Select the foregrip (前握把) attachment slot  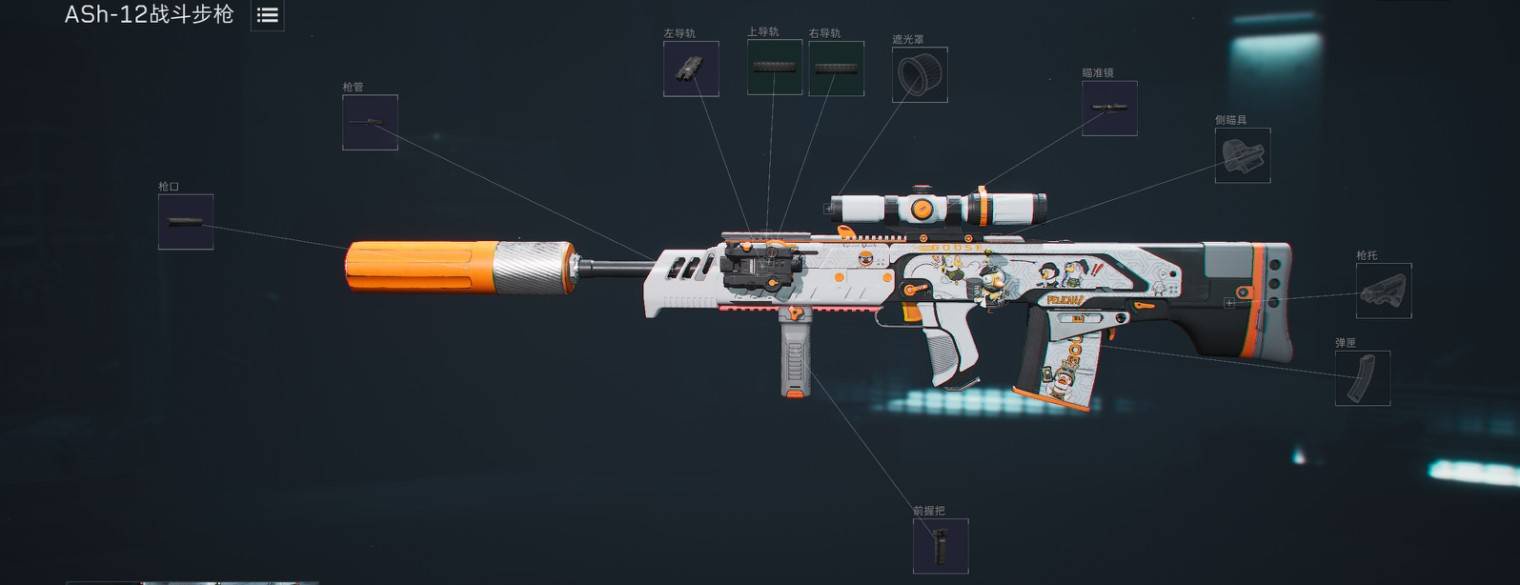pyautogui.click(x=941, y=546)
